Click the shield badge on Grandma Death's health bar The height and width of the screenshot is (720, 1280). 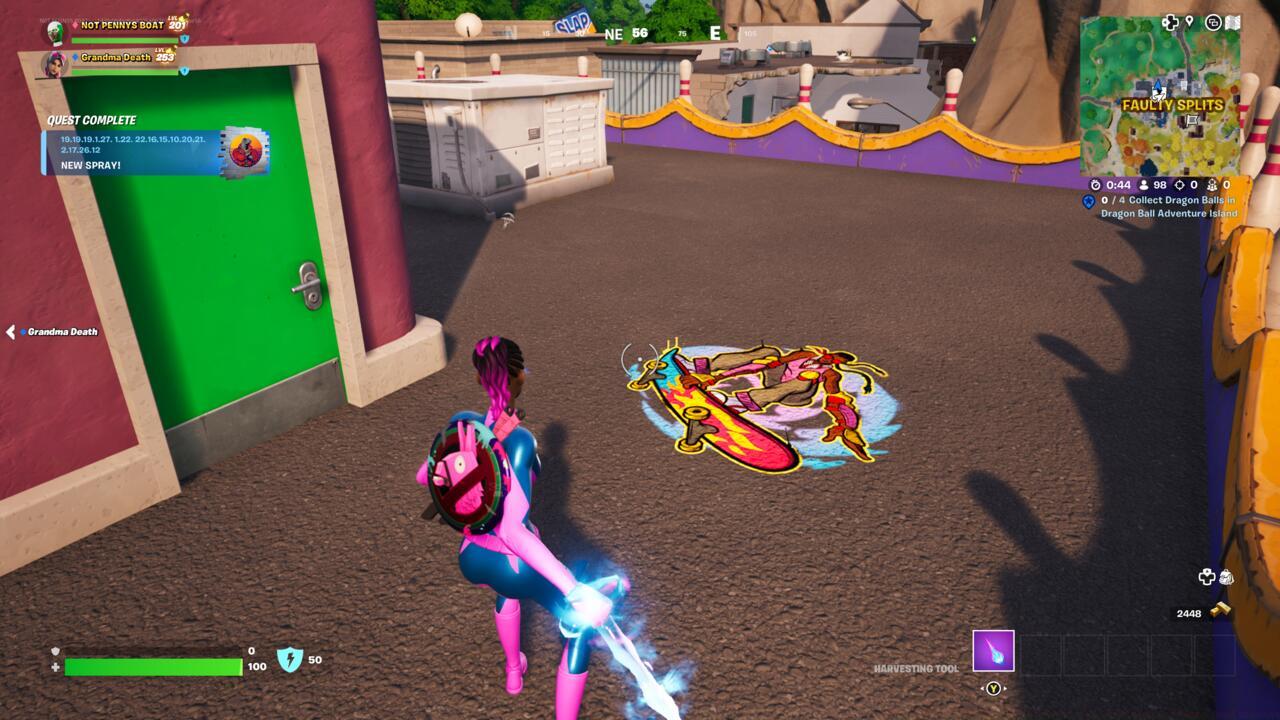pyautogui.click(x=184, y=71)
